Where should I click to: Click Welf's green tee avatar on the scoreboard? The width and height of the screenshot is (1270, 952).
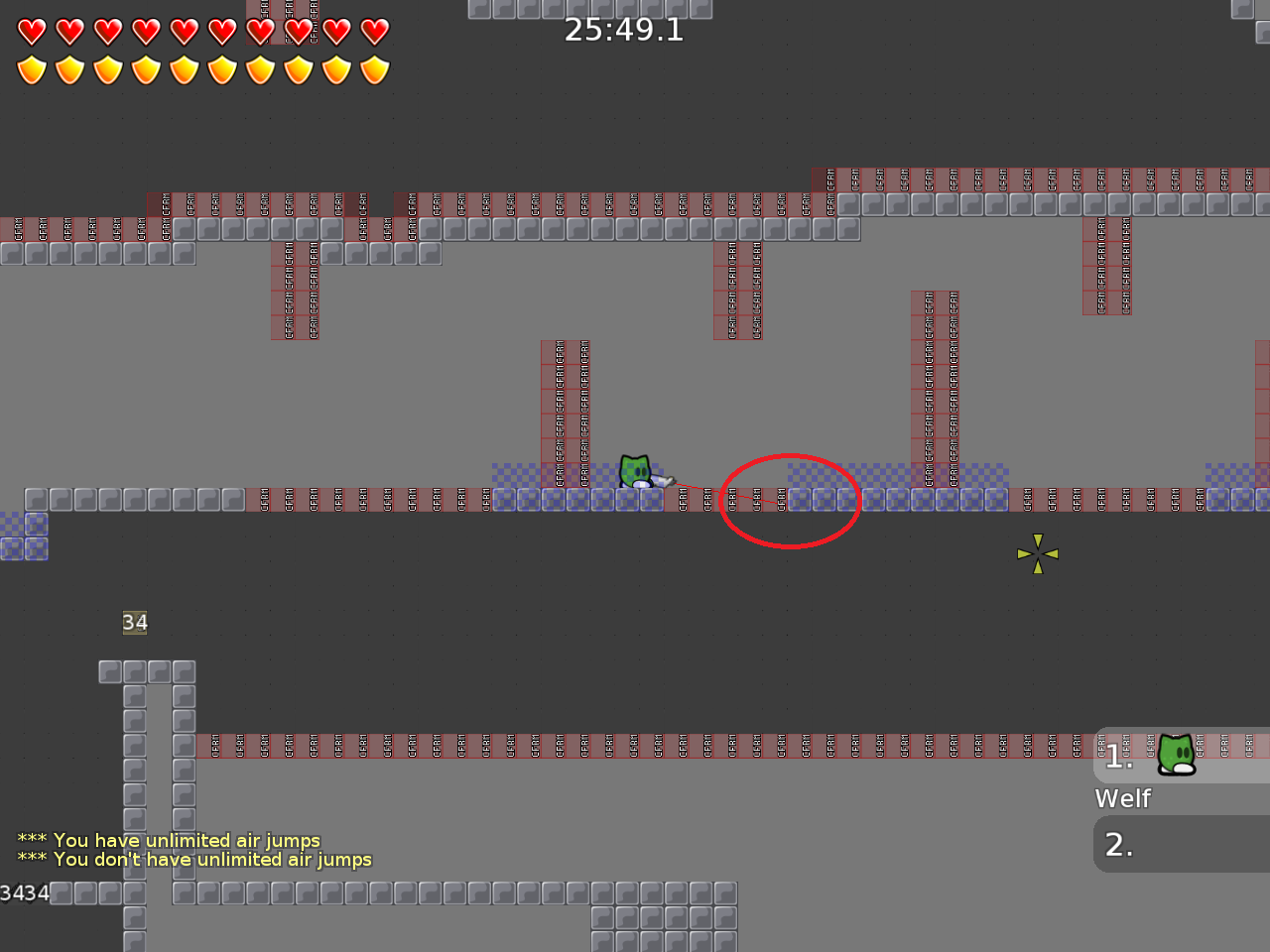[1176, 755]
